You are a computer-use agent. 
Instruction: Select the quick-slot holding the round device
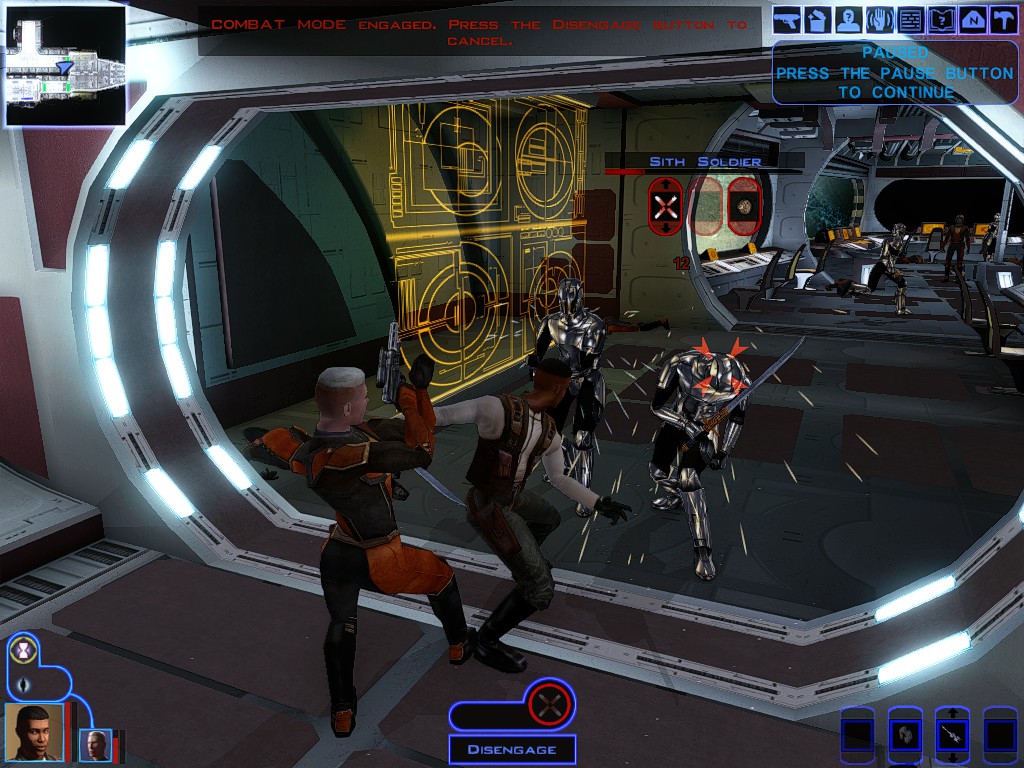point(905,736)
